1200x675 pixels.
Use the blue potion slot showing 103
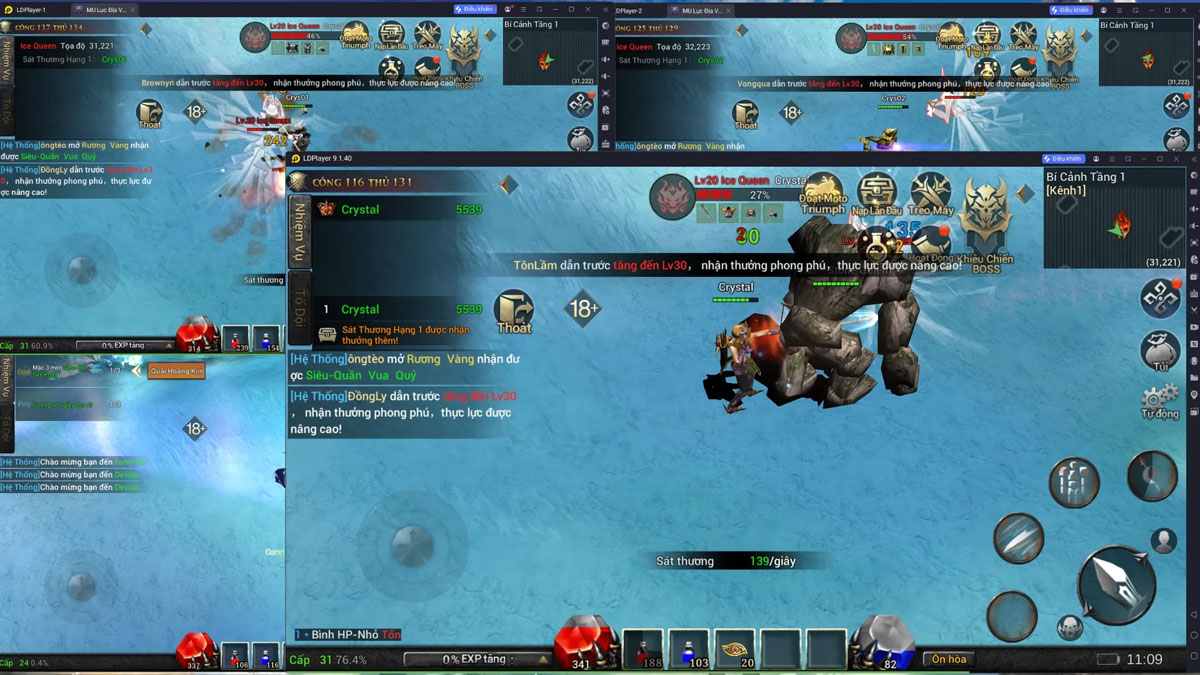point(689,649)
